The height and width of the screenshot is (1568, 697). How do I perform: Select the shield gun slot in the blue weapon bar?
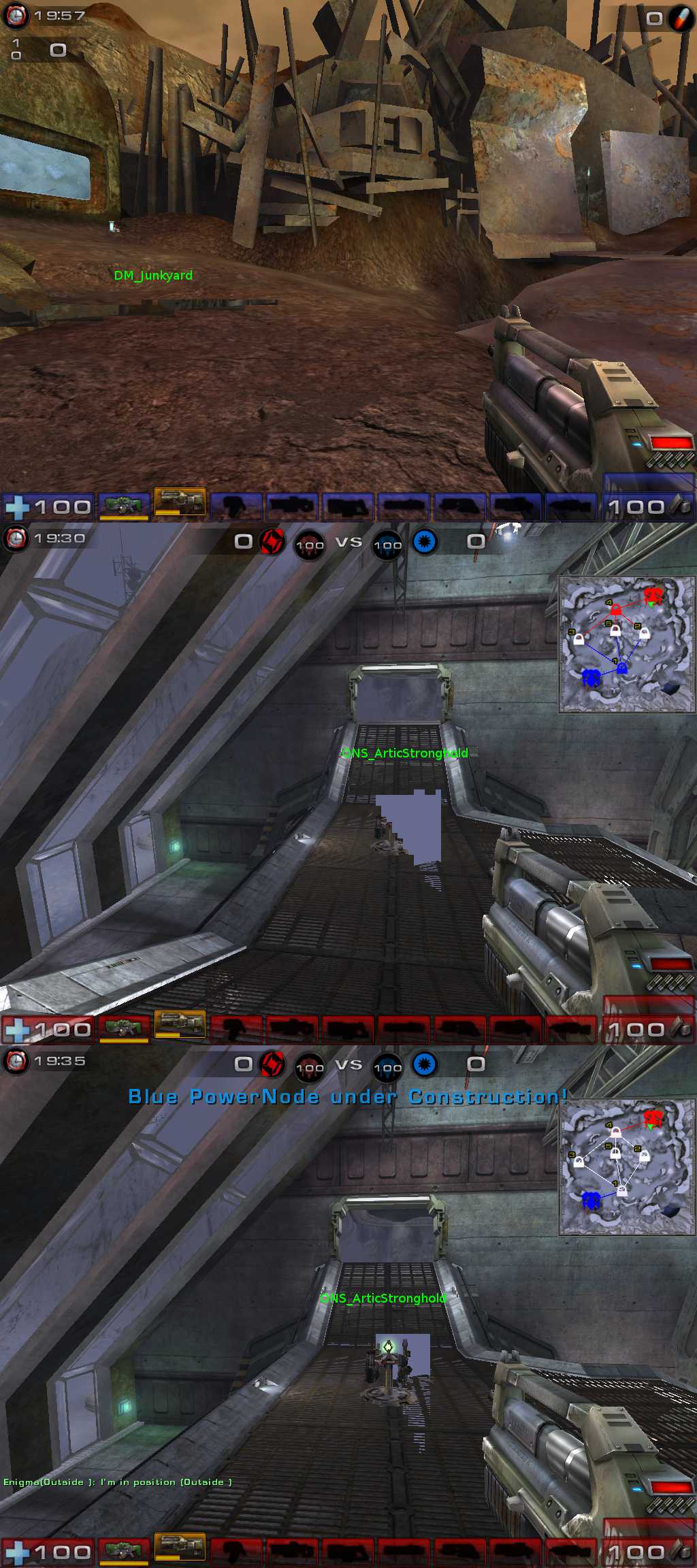point(123,506)
